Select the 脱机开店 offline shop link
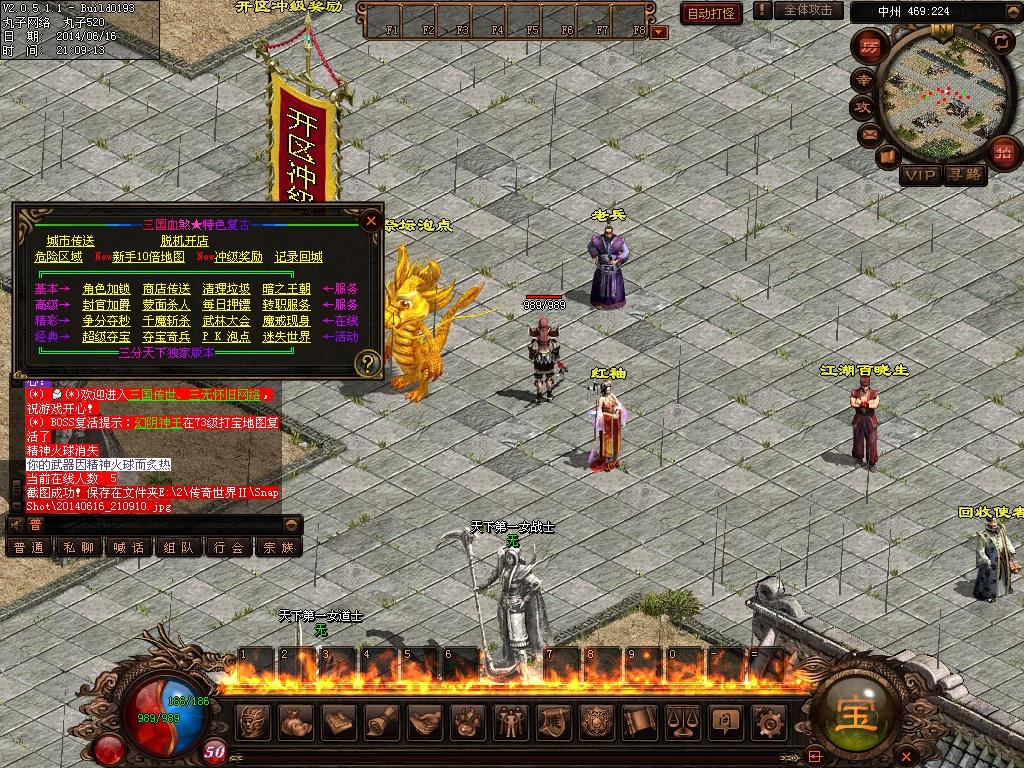Screen dimensions: 1024x768 pos(184,241)
